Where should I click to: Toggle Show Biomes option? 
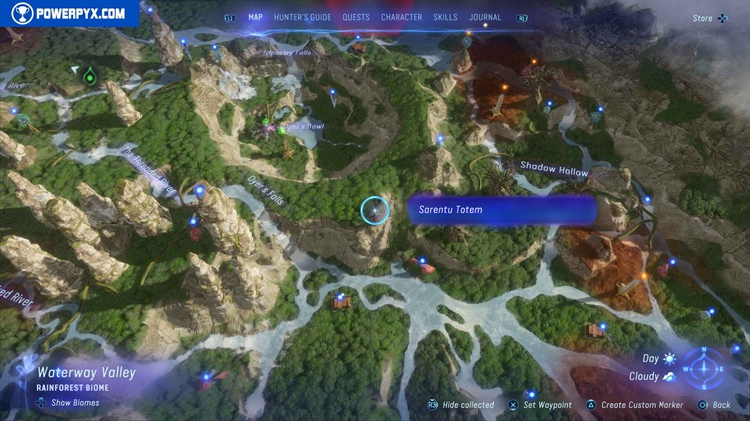pyautogui.click(x=70, y=403)
